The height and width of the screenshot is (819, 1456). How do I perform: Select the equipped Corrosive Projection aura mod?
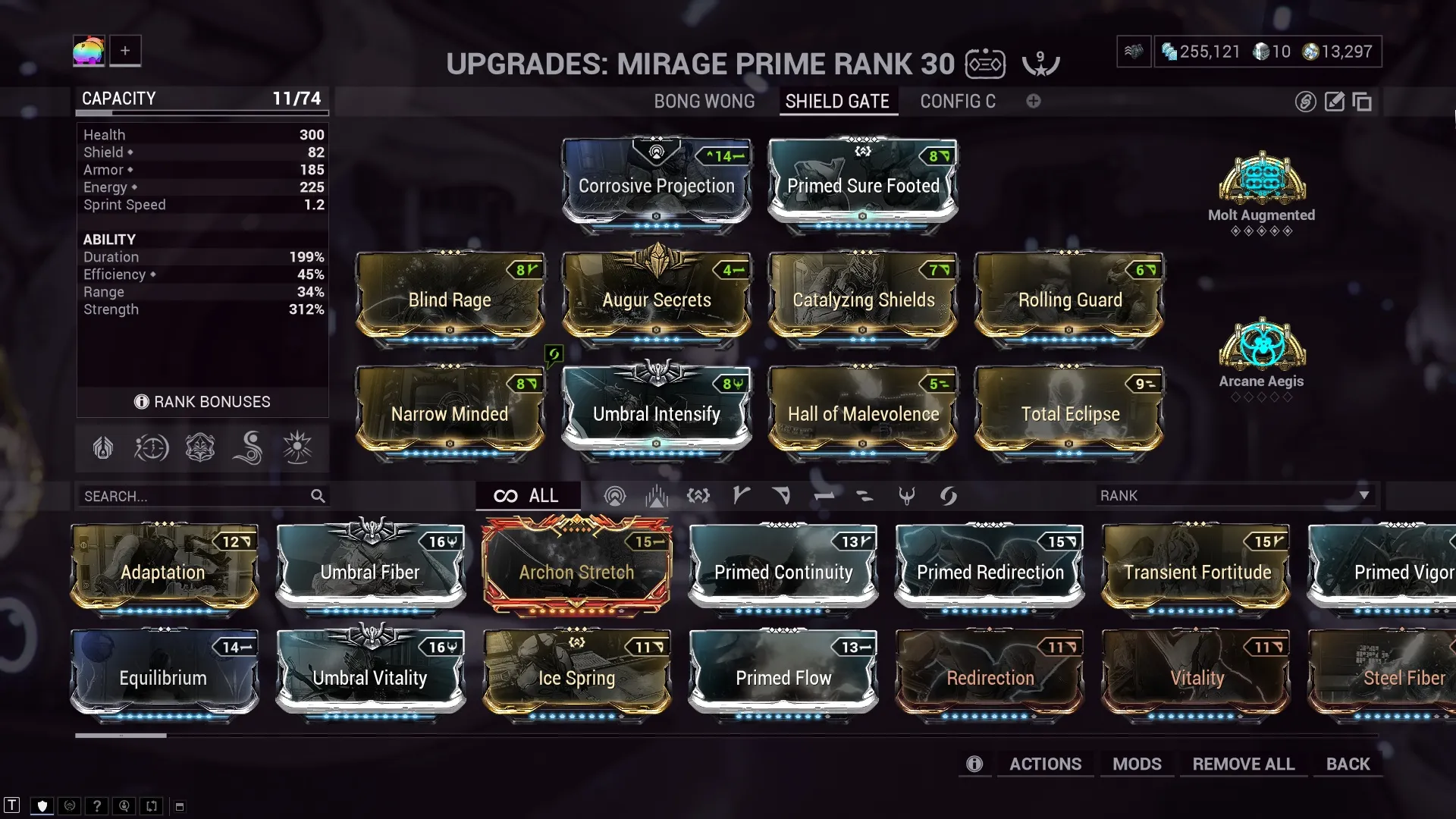click(x=657, y=182)
